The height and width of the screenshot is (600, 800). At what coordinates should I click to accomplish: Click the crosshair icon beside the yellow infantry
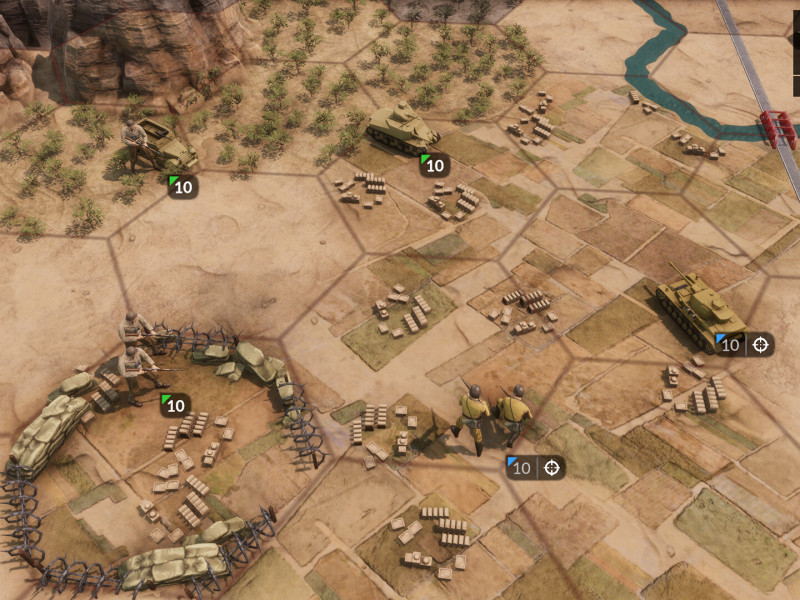click(551, 467)
